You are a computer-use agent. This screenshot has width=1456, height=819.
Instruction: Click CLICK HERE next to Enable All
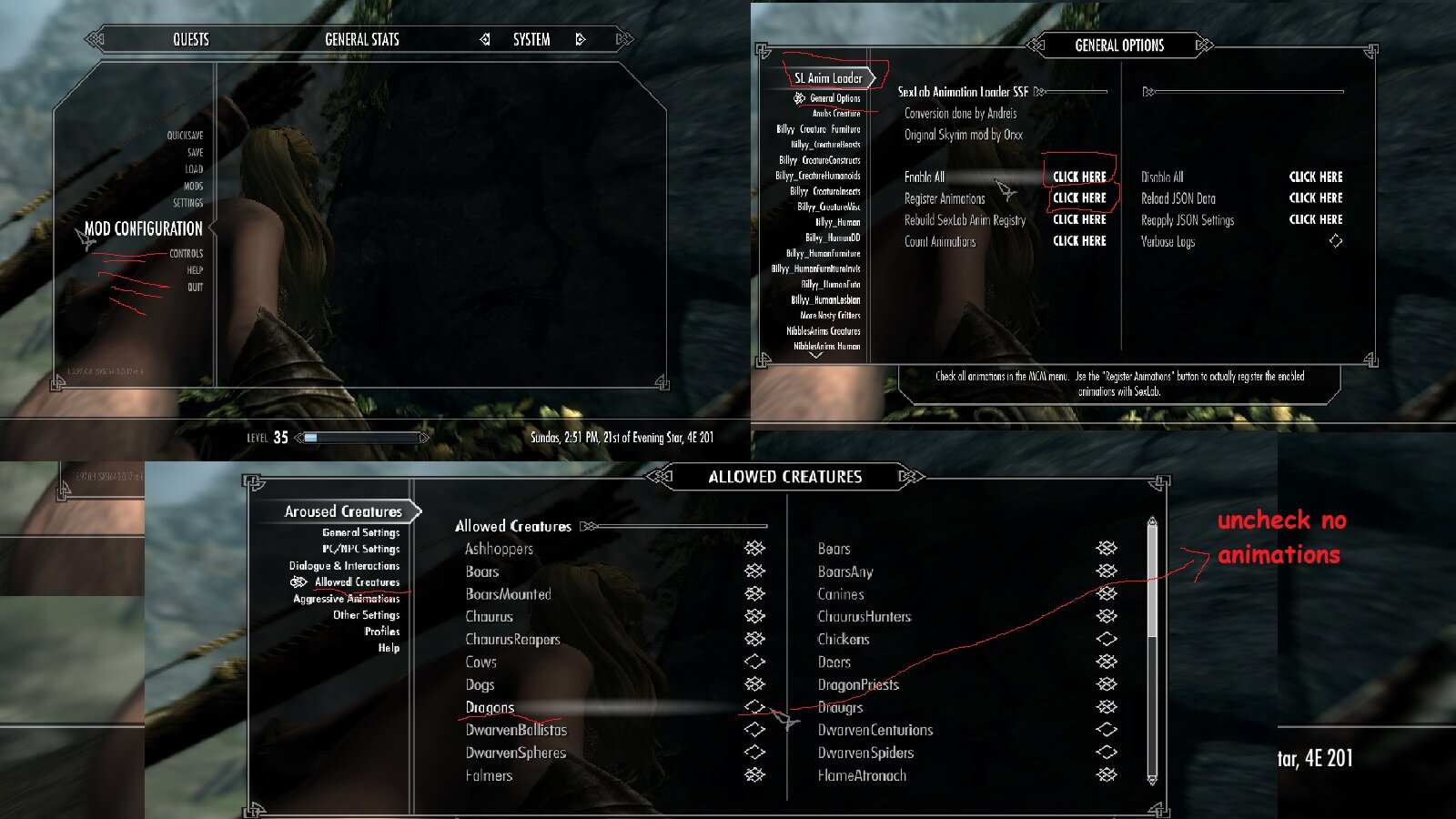point(1079,177)
